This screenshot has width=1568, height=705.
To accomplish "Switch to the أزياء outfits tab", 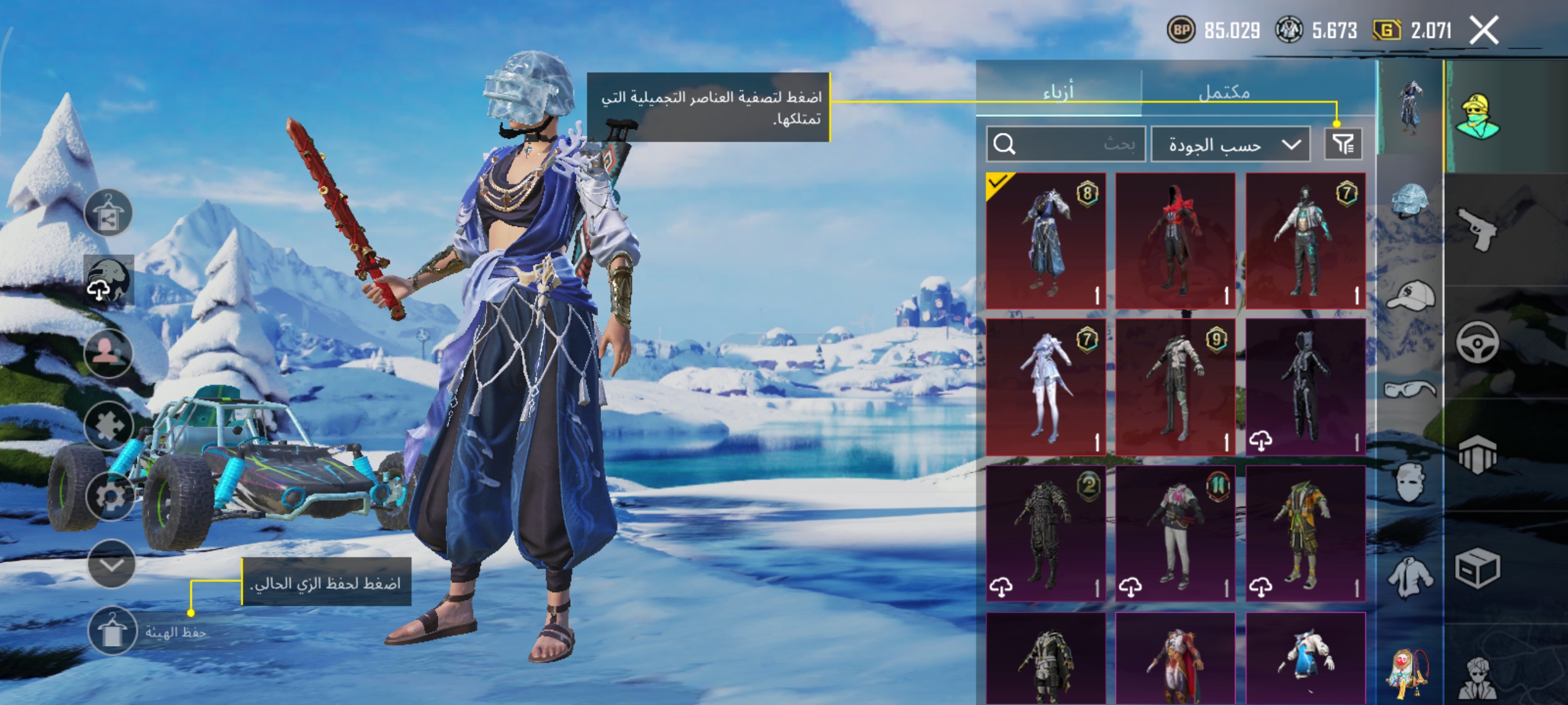I will click(1059, 92).
